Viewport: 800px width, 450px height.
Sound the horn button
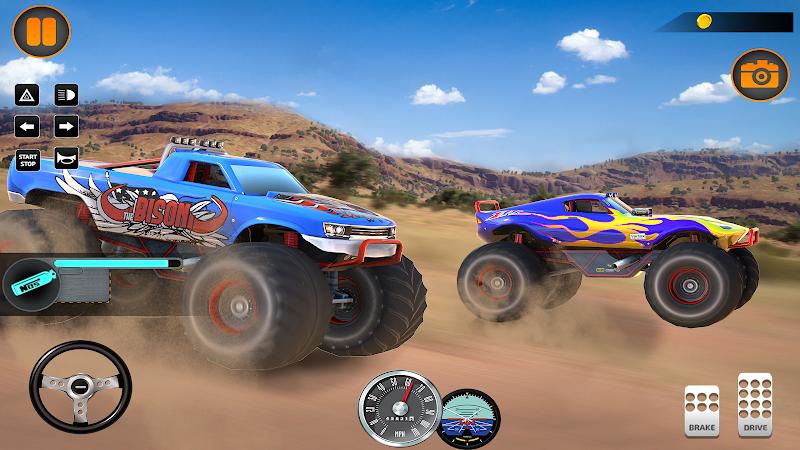(x=66, y=158)
